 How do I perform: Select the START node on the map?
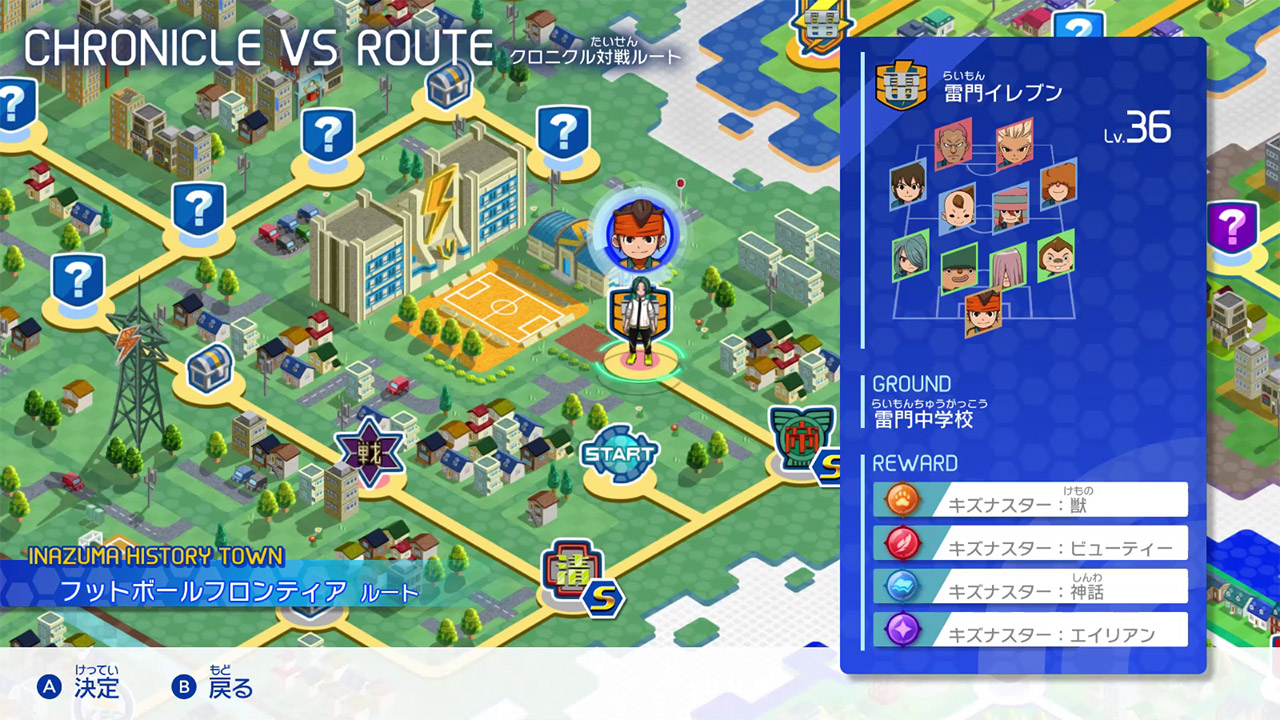point(620,450)
